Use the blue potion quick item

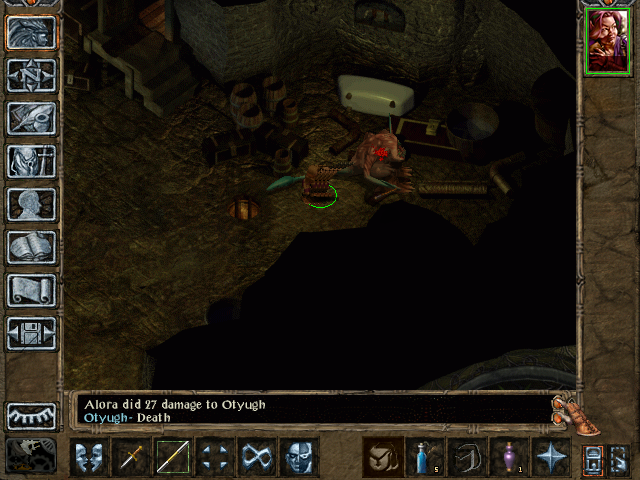click(x=425, y=458)
